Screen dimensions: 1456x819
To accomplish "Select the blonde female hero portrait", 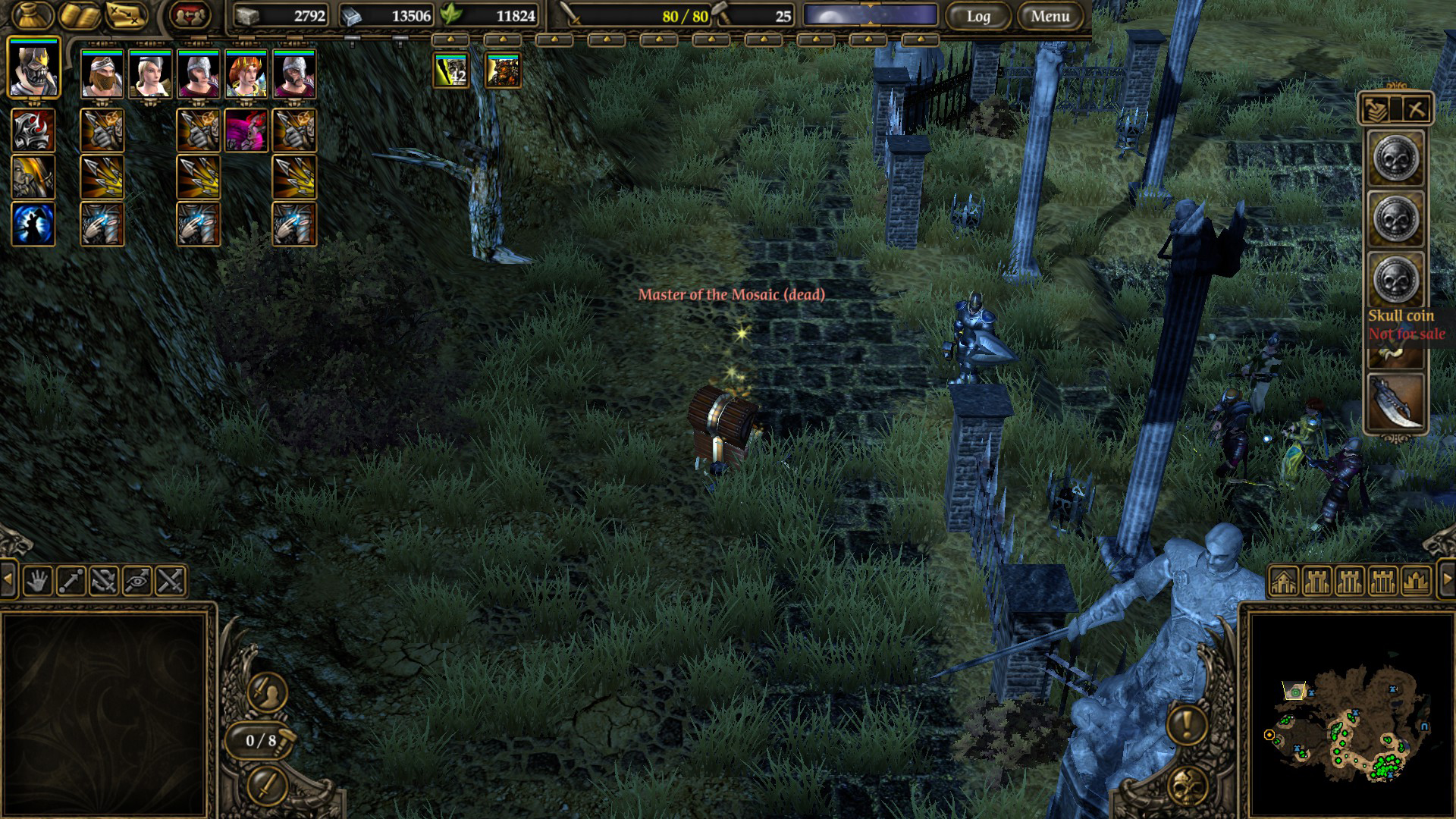I will (x=150, y=74).
